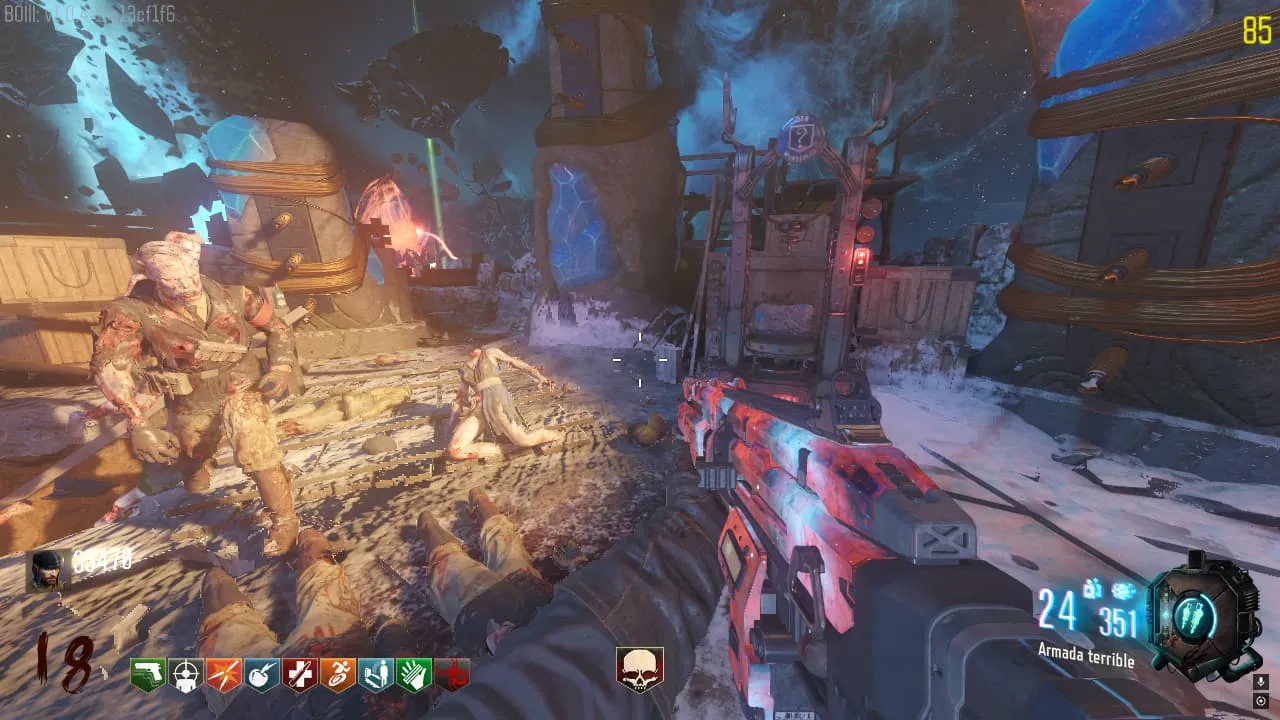Click the Juggernog red cross perk icon
Image resolution: width=1280 pixels, height=720 pixels.
[x=299, y=675]
